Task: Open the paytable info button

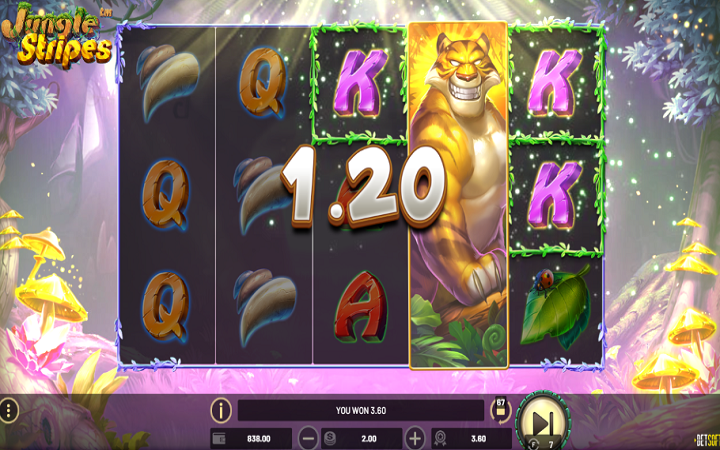Action: (x=221, y=410)
